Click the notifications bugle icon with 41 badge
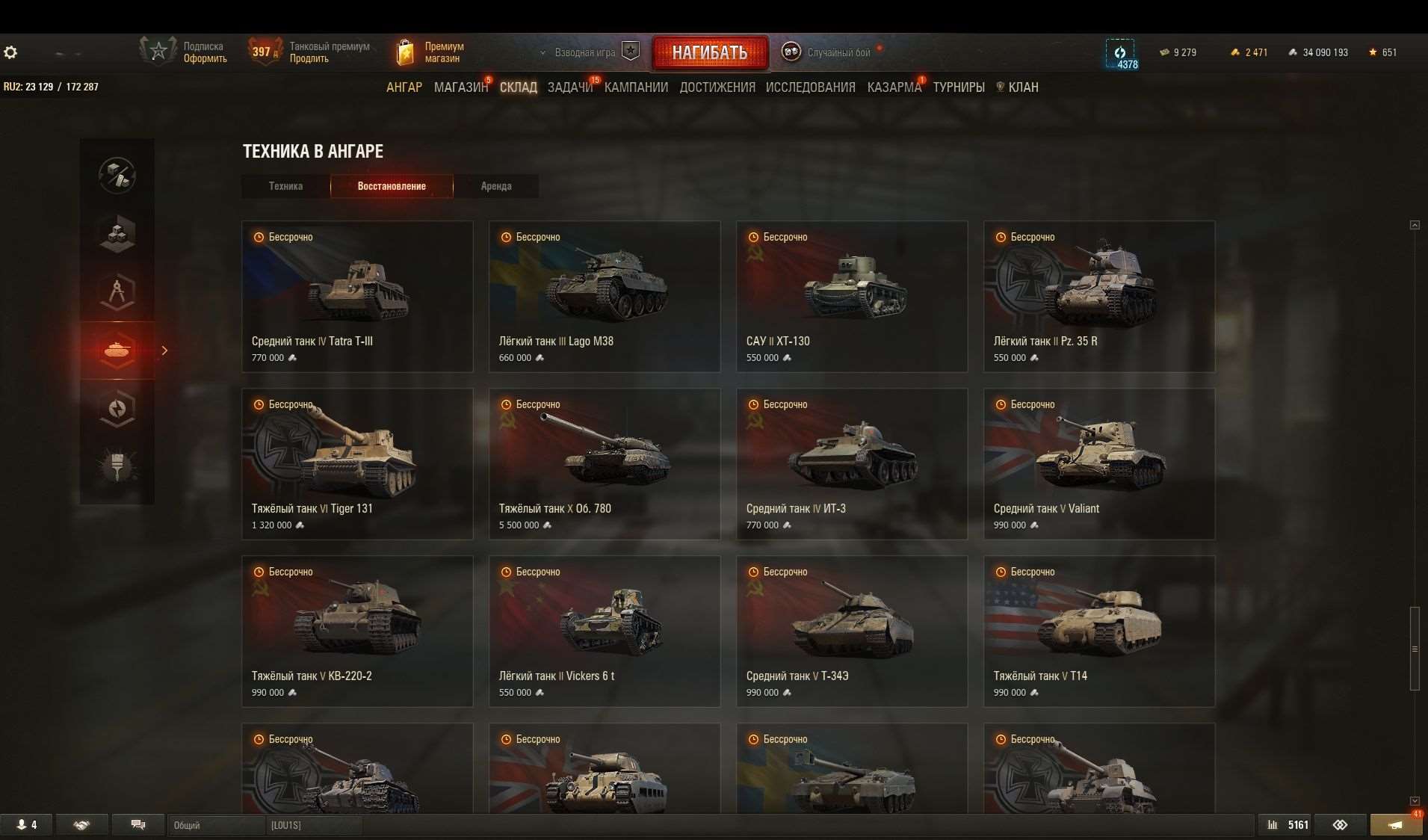 [x=1396, y=824]
